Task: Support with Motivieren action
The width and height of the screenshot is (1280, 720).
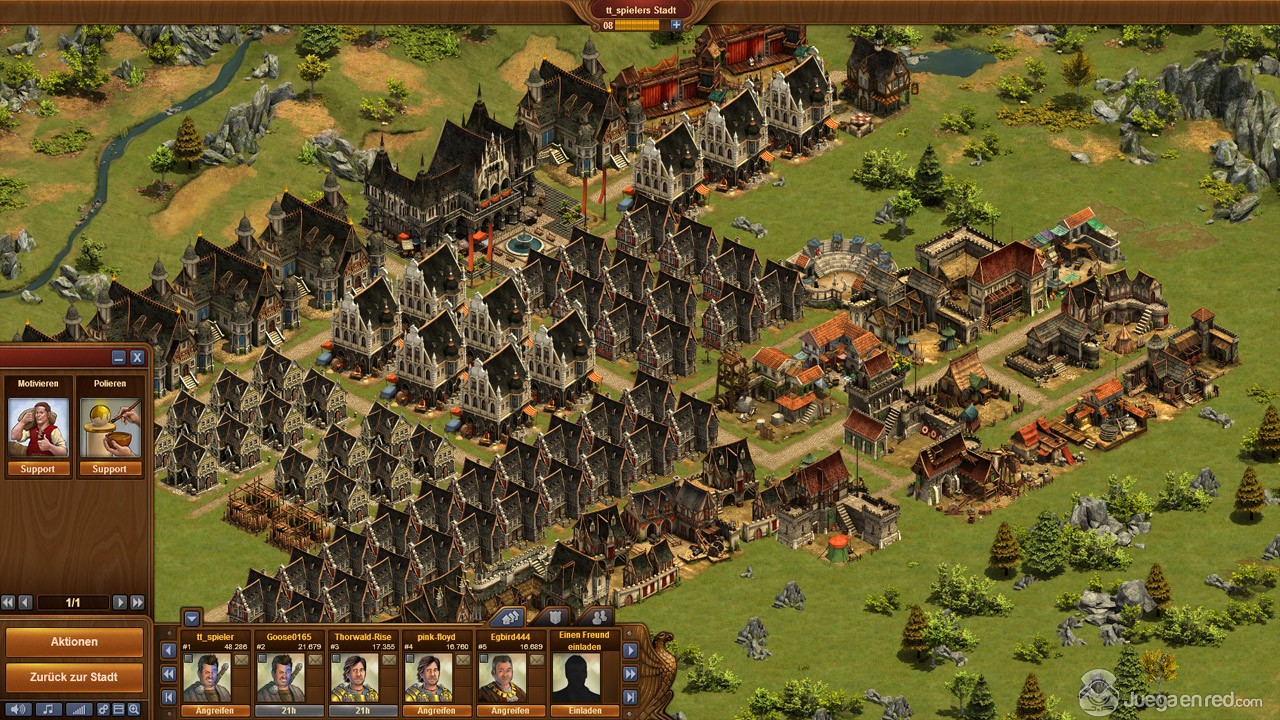Action: [39, 469]
